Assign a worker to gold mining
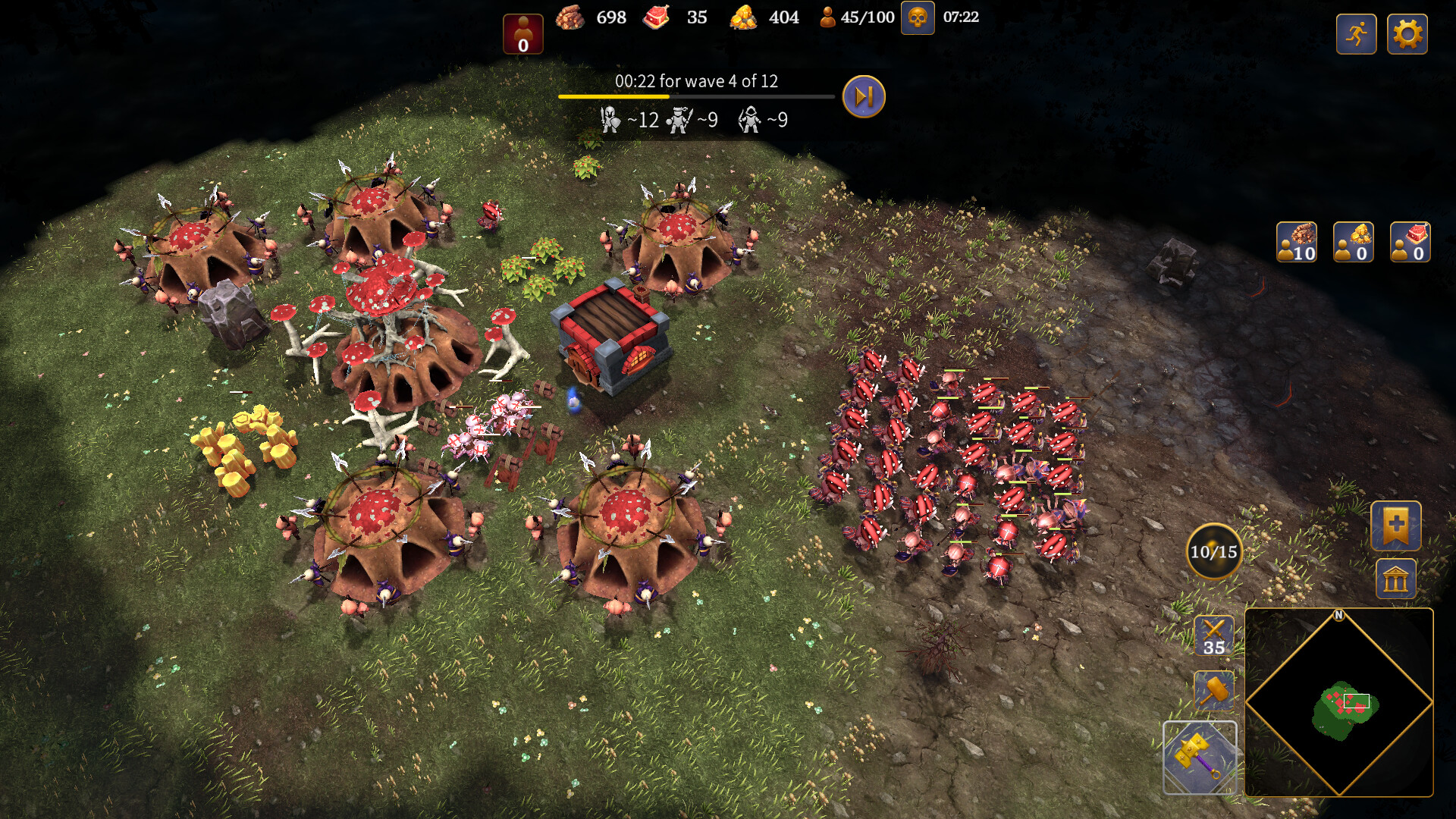Image resolution: width=1456 pixels, height=819 pixels. 1353,243
